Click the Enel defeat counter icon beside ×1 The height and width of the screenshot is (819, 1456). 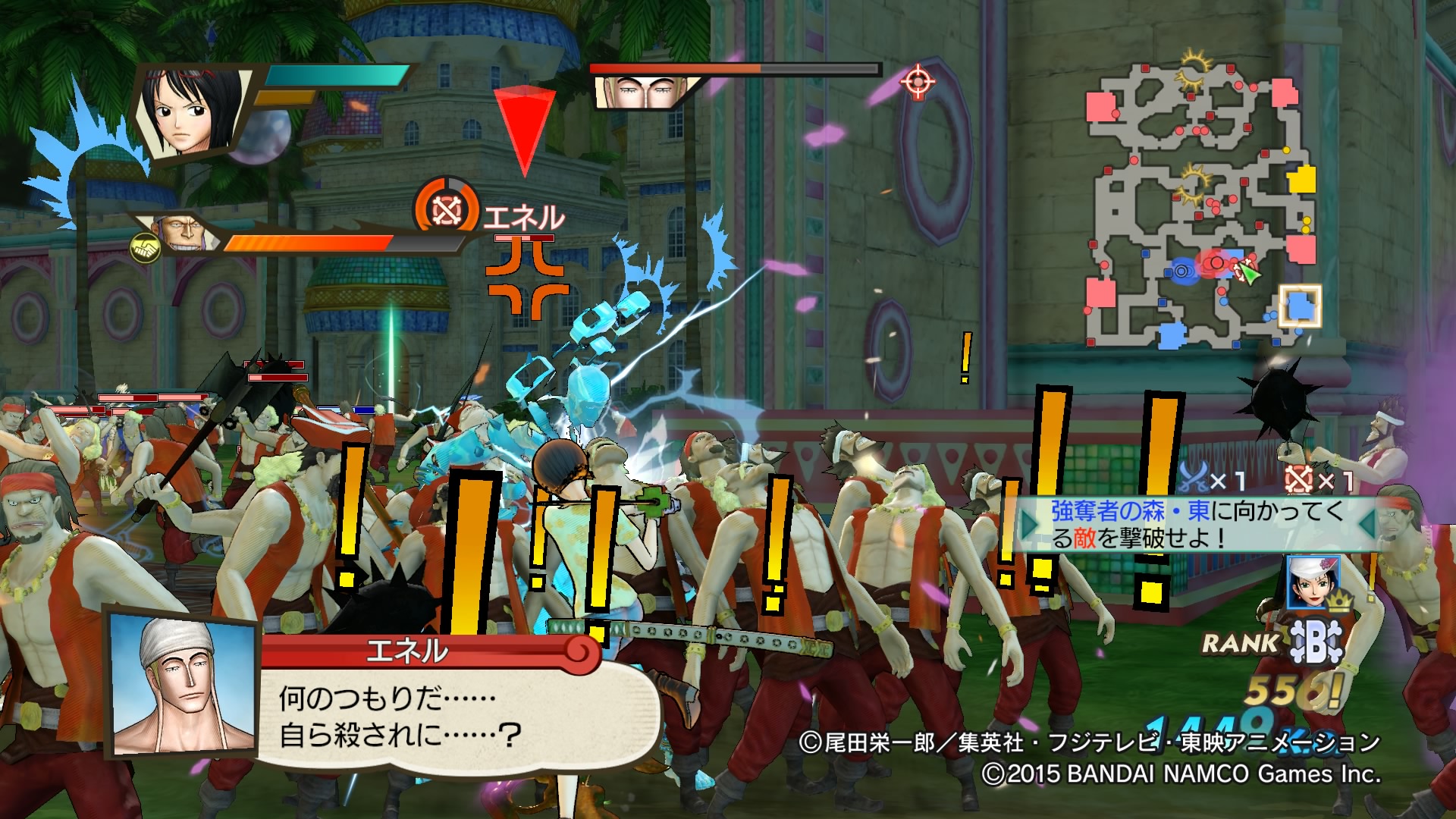1298,479
